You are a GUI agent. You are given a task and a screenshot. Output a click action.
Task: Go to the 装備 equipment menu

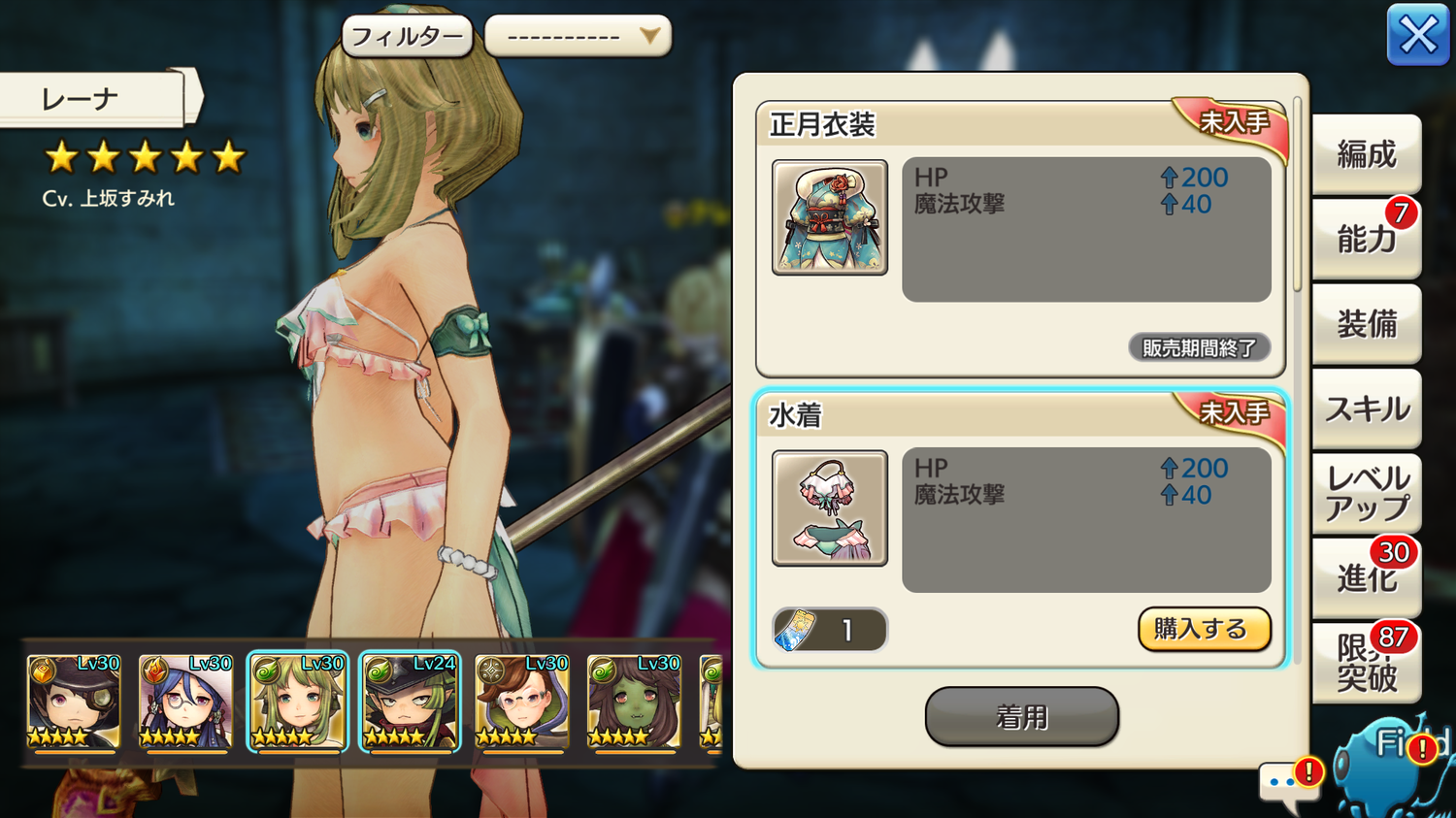[1366, 324]
